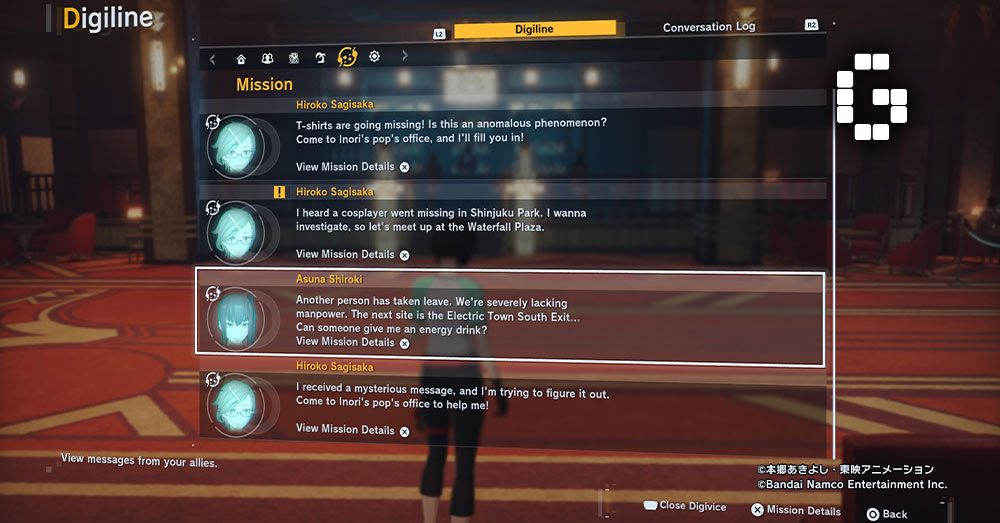Image resolution: width=1000 pixels, height=523 pixels.
Task: Show the friends category with two people icon
Action: point(267,58)
